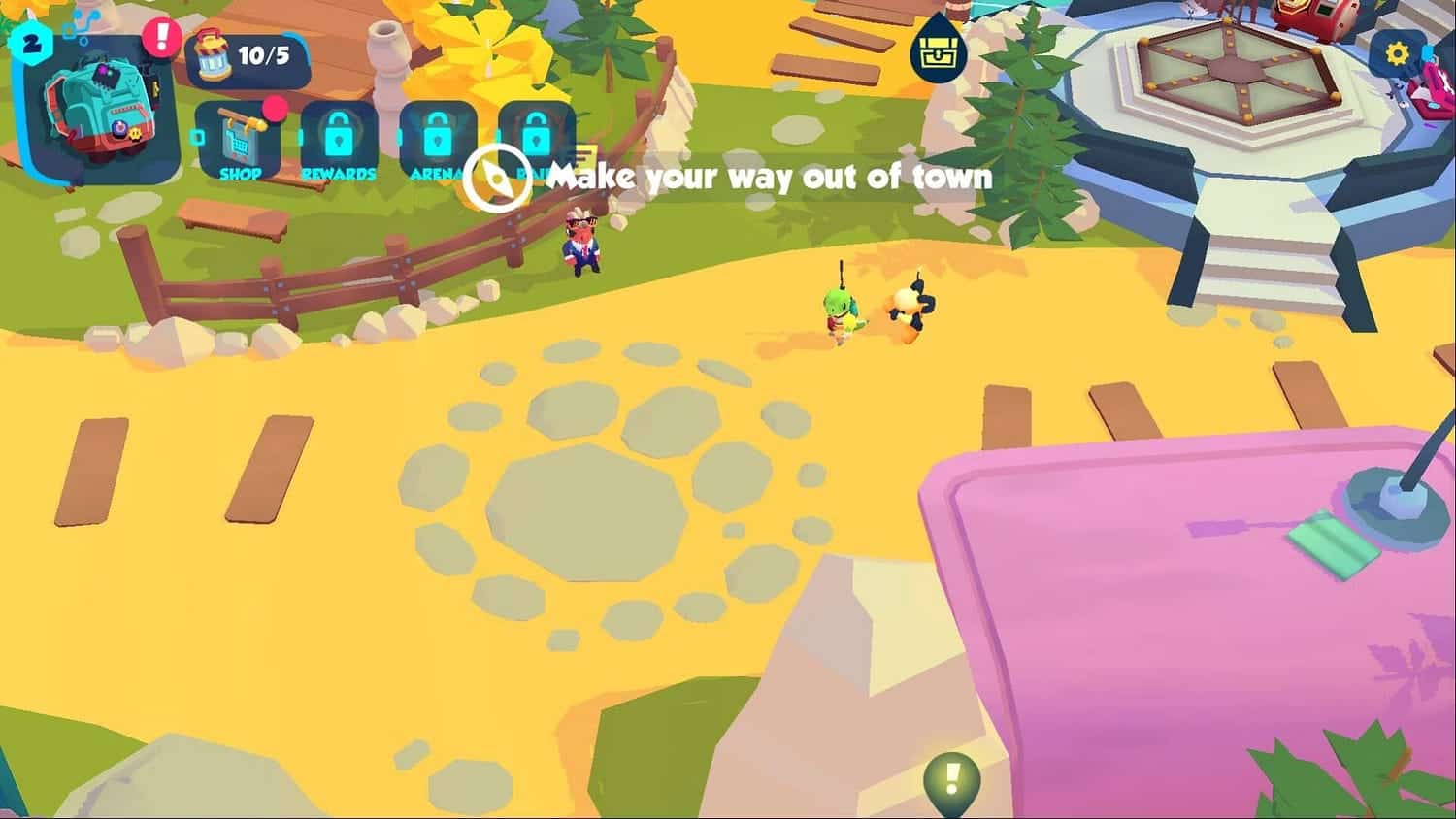Viewport: 1456px width, 819px height.
Task: Open settings via the gear icon
Action: (x=1398, y=53)
